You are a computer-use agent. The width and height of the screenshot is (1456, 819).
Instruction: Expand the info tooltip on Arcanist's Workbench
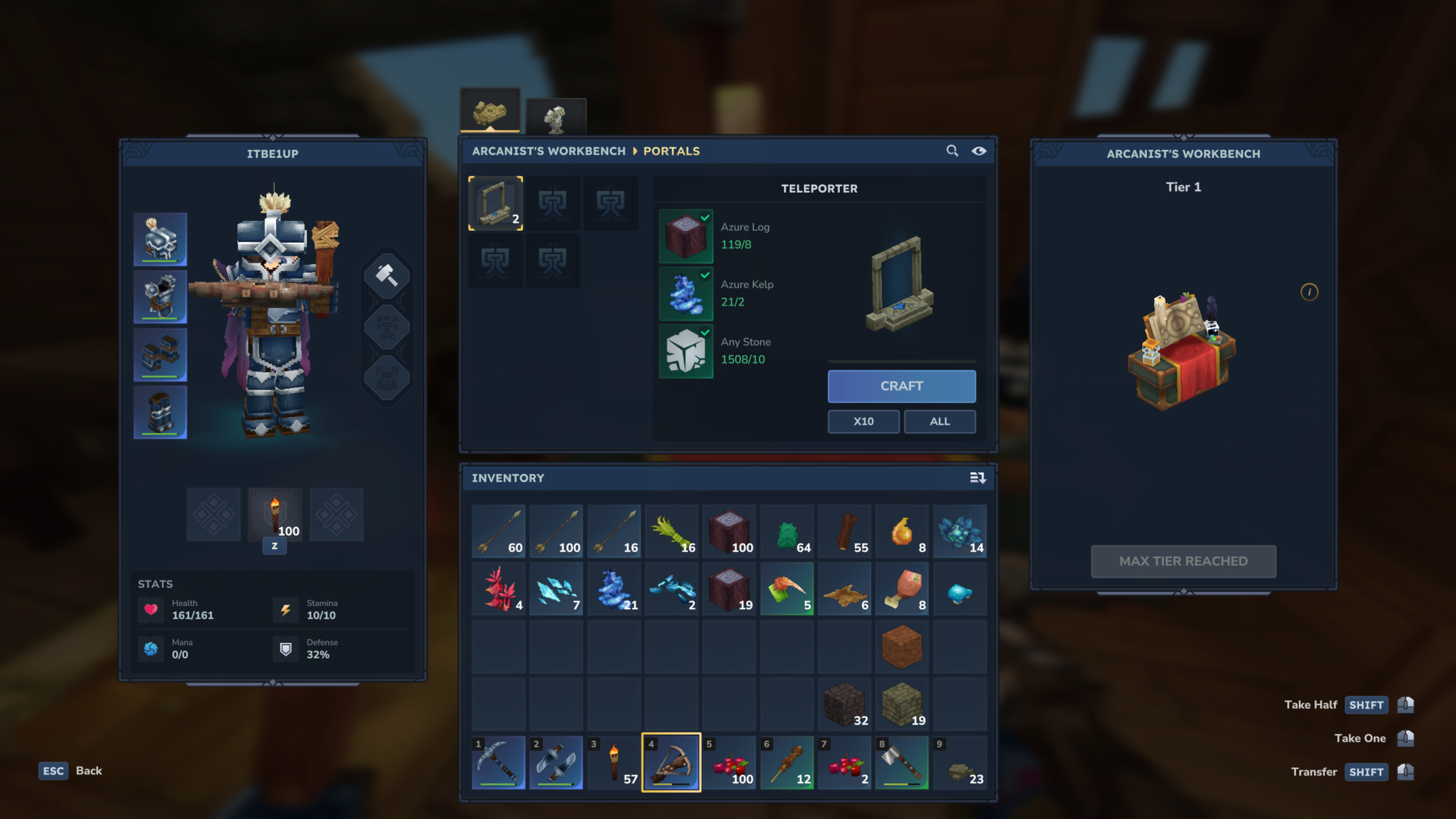pyautogui.click(x=1310, y=292)
